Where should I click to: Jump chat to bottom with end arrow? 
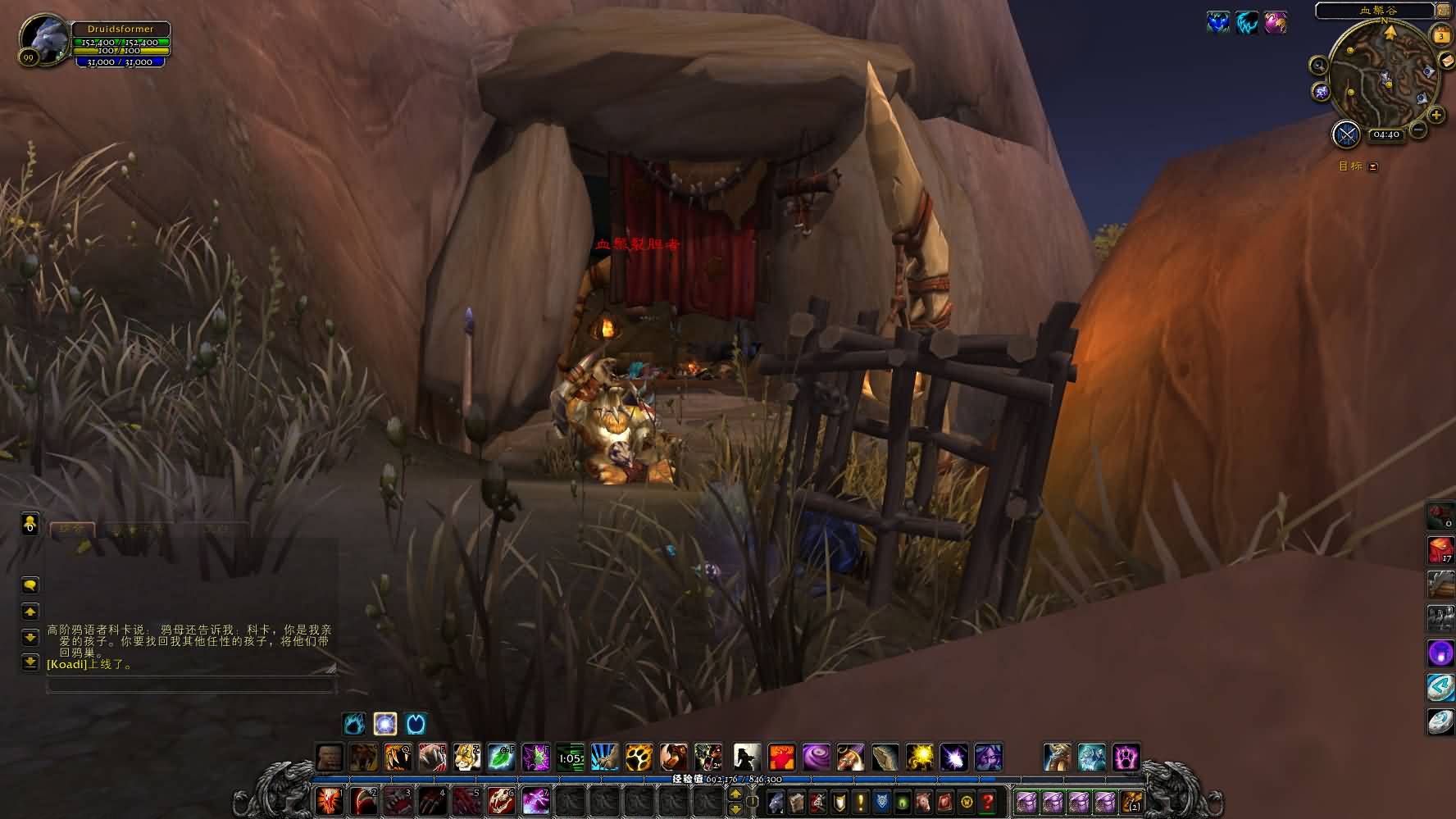coord(30,662)
